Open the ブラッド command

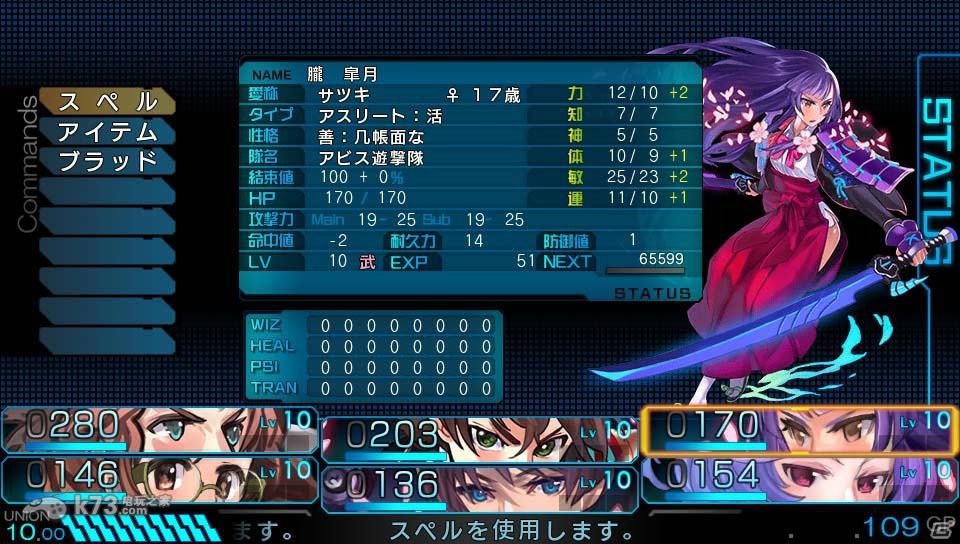107,161
